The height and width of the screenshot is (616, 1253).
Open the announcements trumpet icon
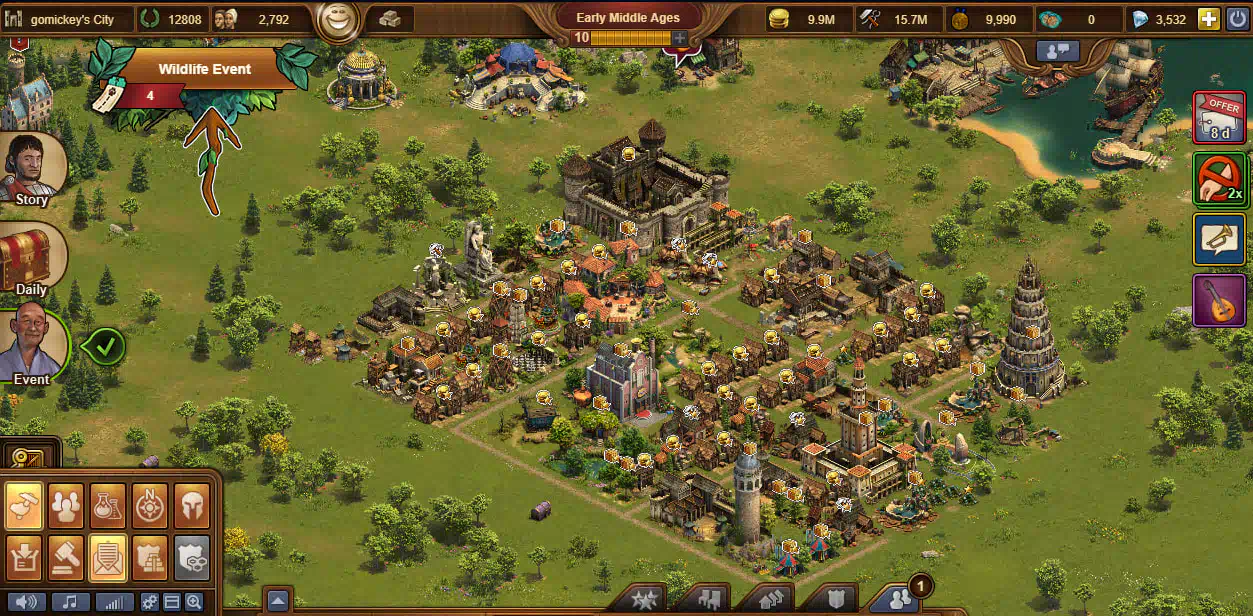tap(1219, 240)
